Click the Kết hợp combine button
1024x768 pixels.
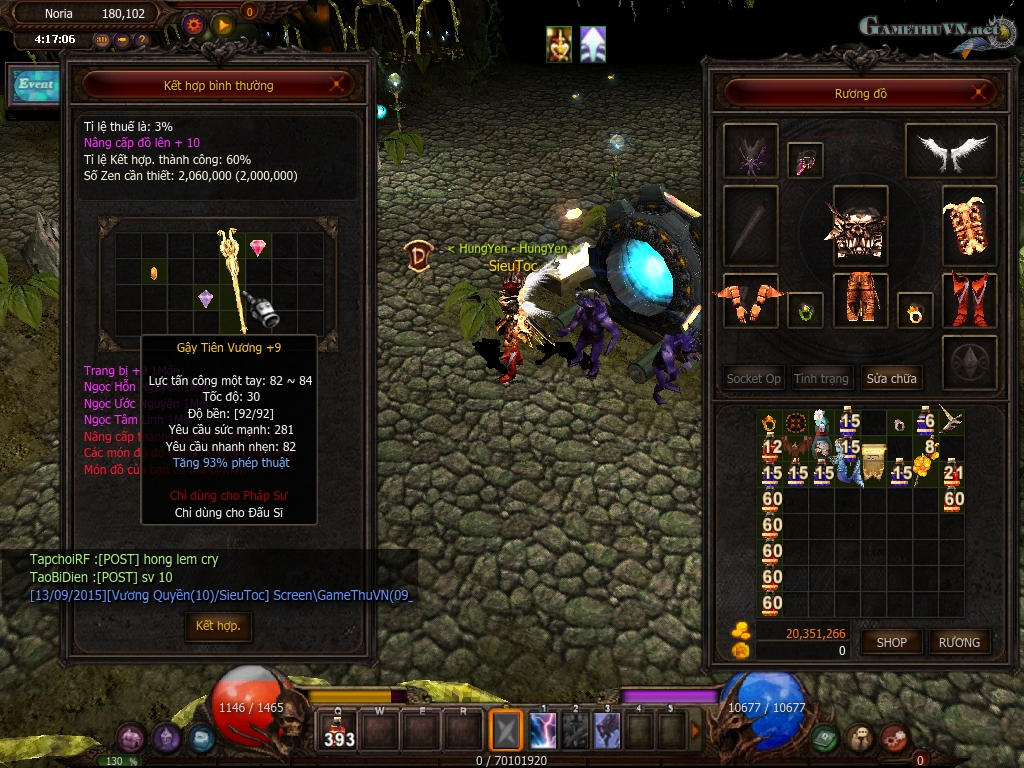[x=218, y=626]
